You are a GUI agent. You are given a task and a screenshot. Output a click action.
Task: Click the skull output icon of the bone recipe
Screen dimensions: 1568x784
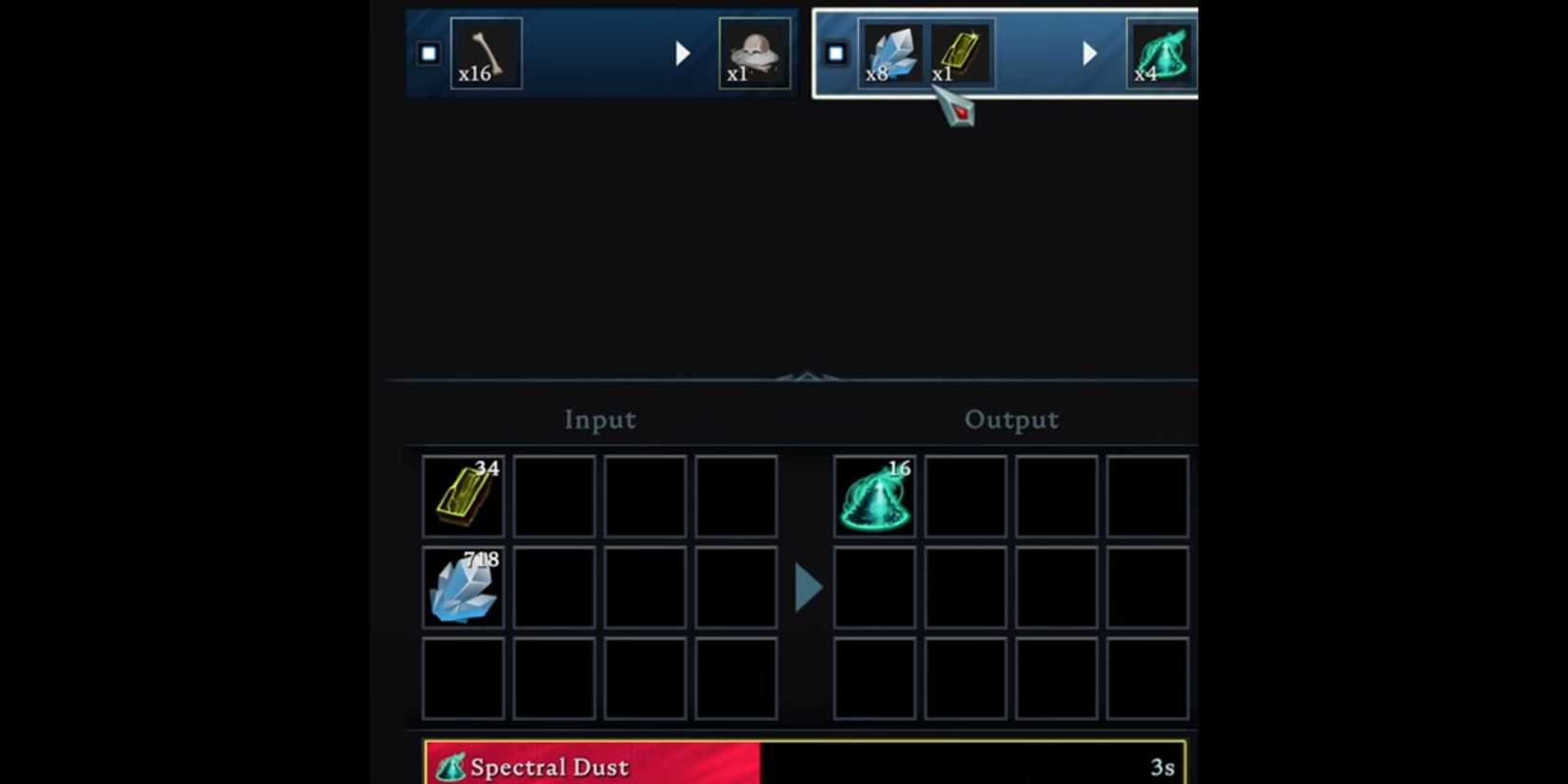tap(755, 52)
